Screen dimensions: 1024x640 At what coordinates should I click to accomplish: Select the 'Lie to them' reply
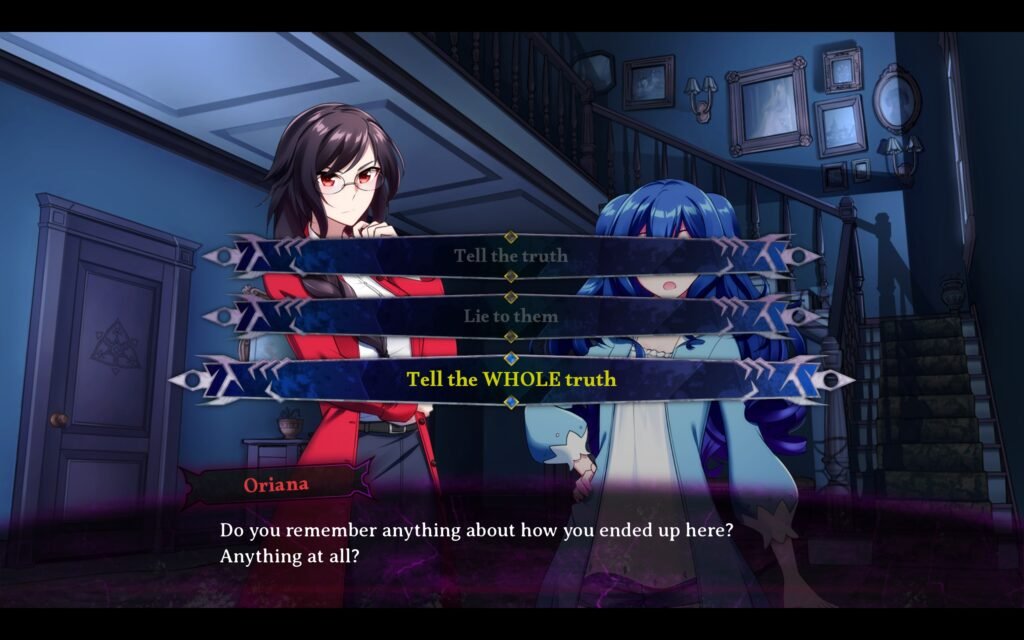511,316
